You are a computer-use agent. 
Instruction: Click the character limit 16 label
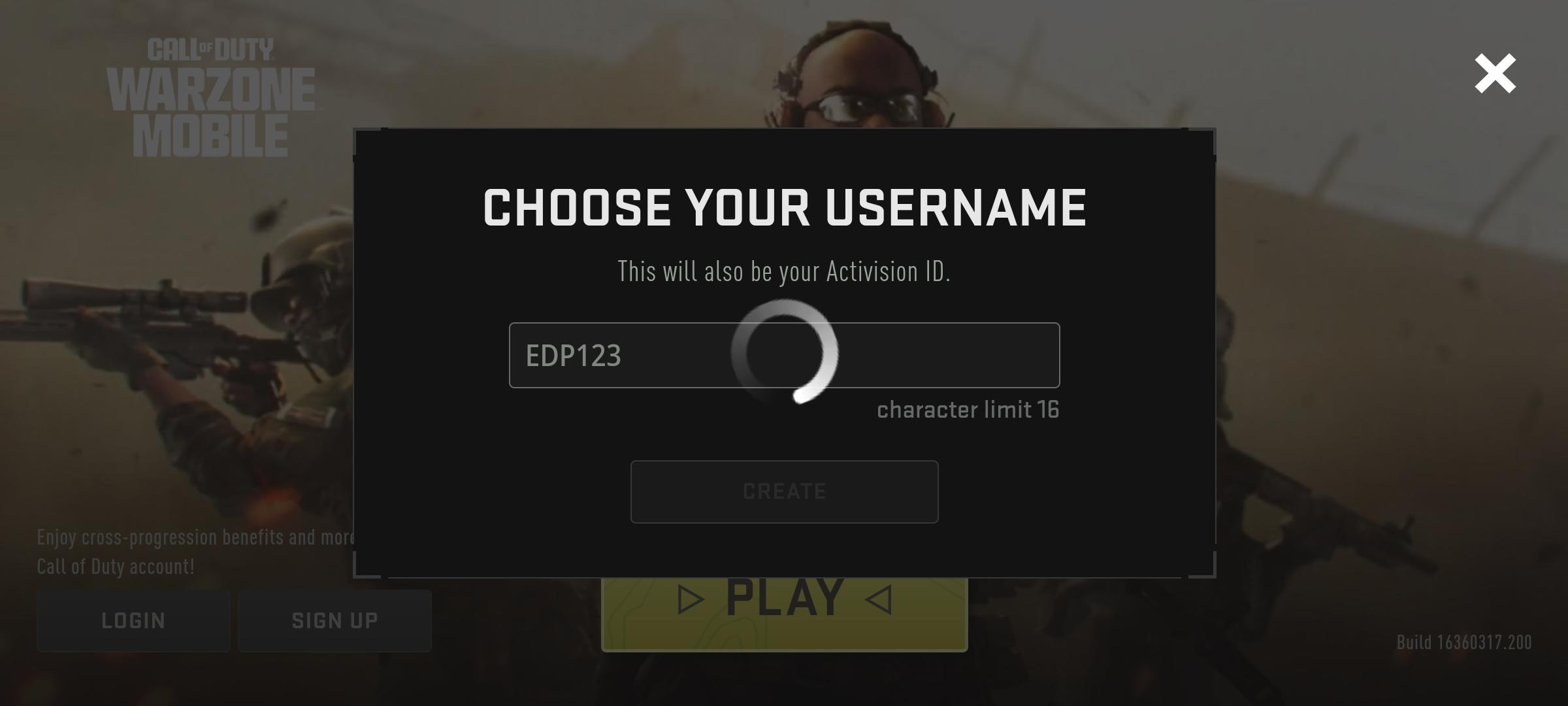[968, 410]
